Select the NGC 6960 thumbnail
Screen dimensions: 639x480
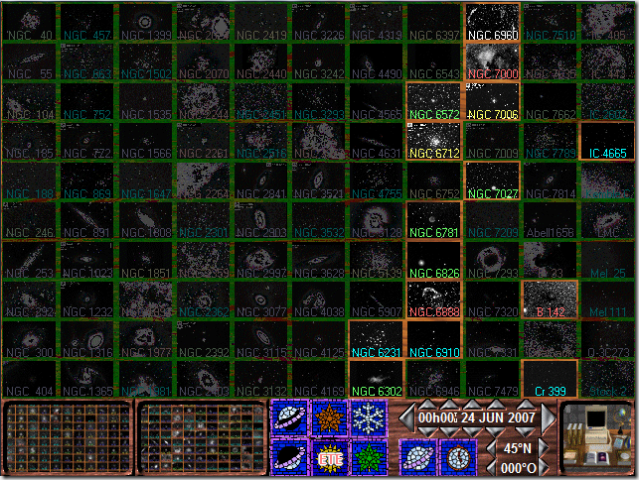(492, 22)
